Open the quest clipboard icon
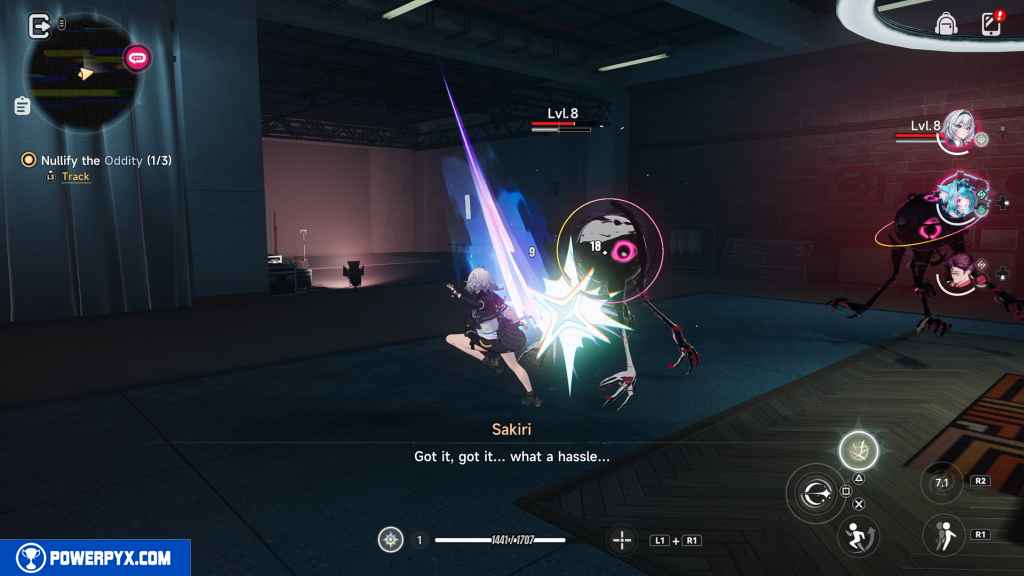This screenshot has width=1024, height=576. click(x=22, y=105)
